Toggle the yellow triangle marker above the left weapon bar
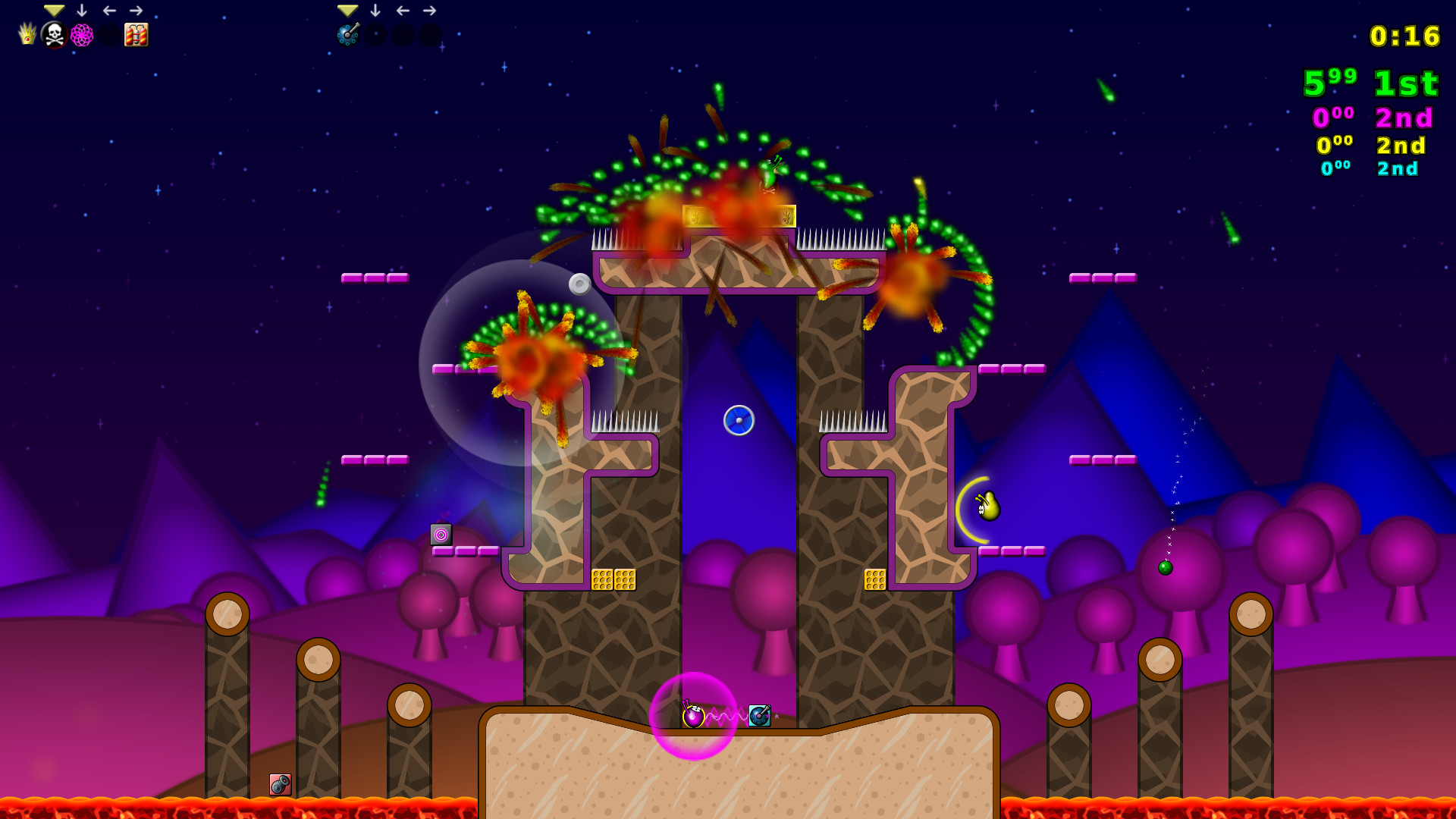1456x819 pixels. pos(53,10)
